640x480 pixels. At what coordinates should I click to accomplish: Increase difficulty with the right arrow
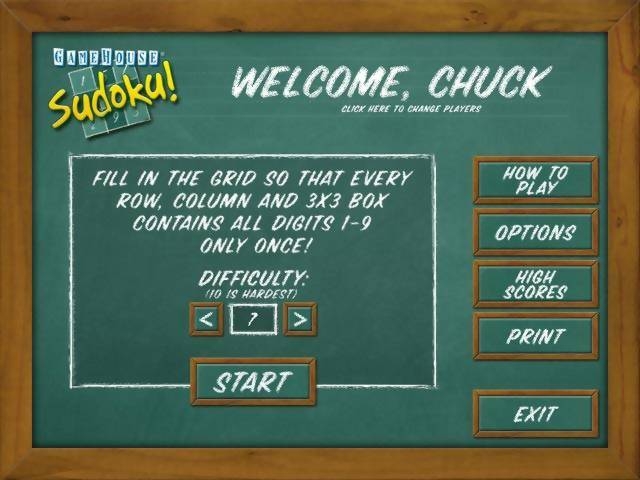coord(300,320)
